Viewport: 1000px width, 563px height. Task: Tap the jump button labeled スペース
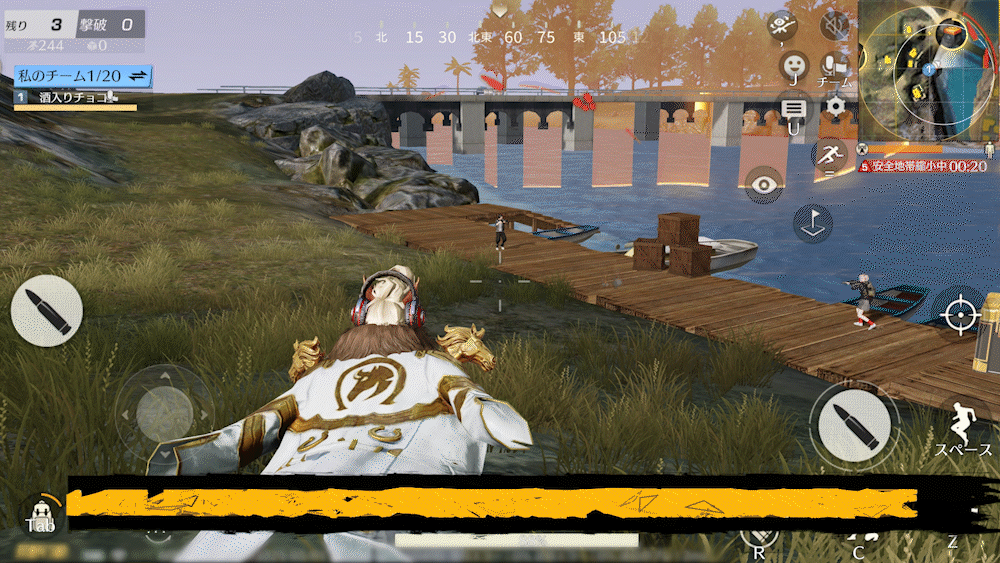tap(962, 427)
